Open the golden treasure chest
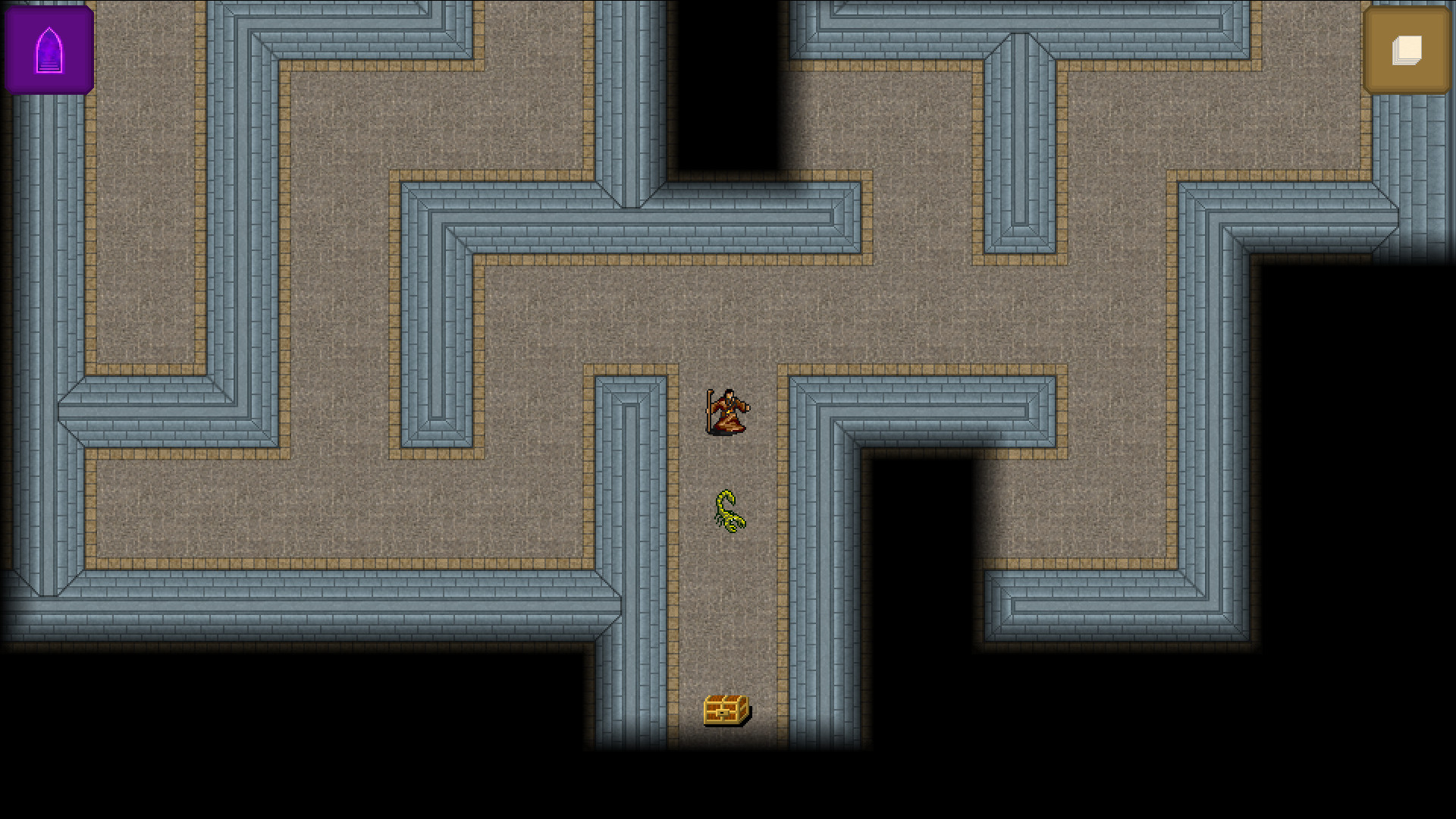1456x819 pixels. [x=725, y=710]
